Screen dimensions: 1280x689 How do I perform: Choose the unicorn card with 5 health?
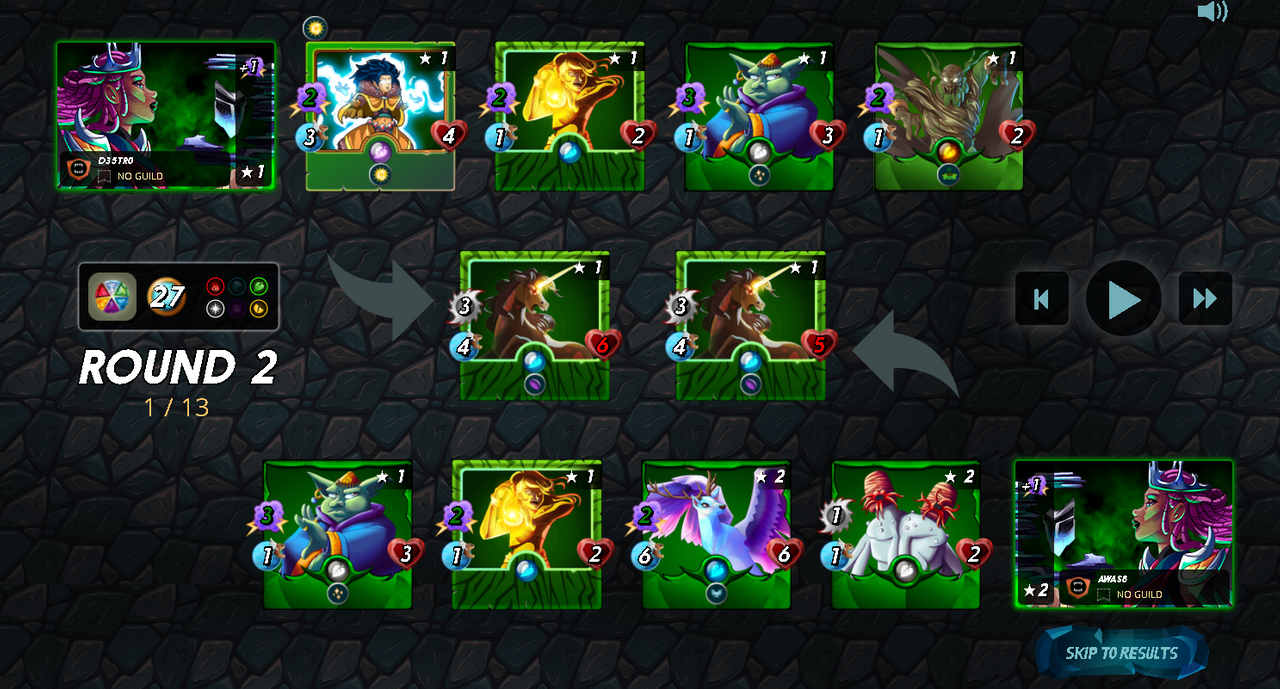(x=751, y=325)
